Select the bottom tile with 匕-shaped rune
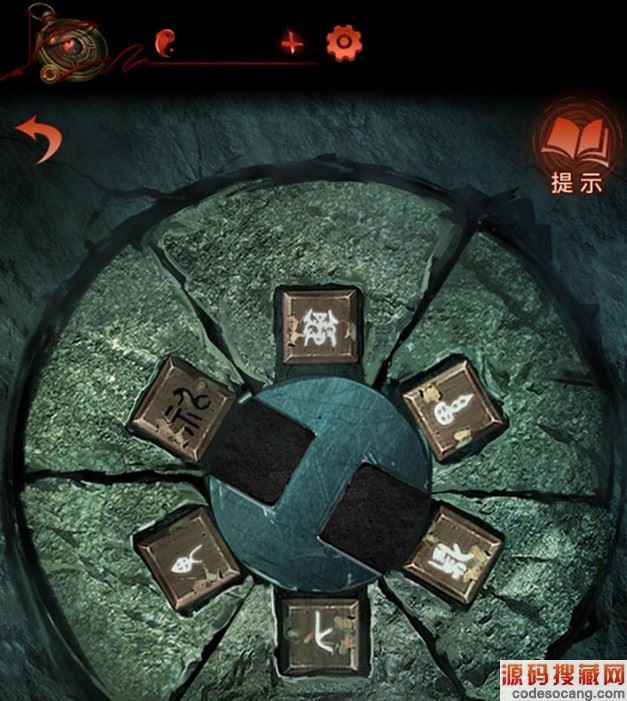This screenshot has width=627, height=701. (320, 635)
